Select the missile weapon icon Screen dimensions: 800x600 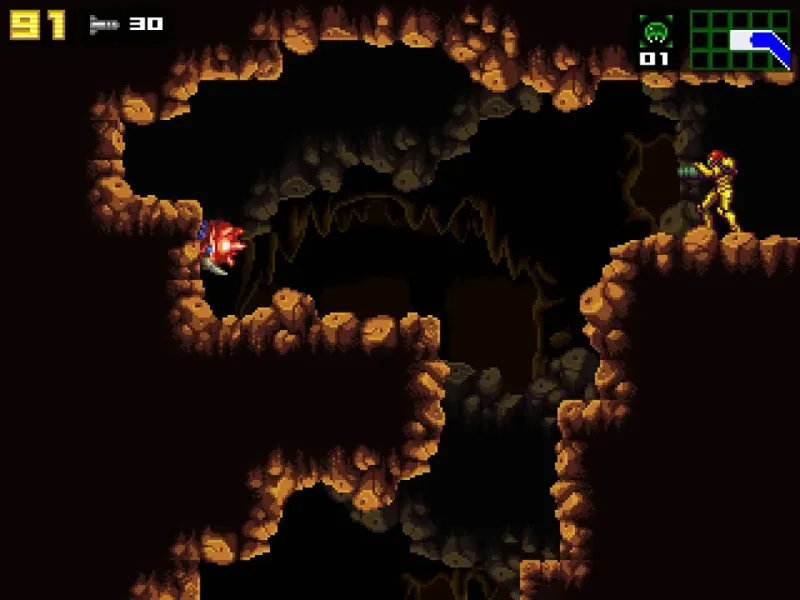click(103, 24)
